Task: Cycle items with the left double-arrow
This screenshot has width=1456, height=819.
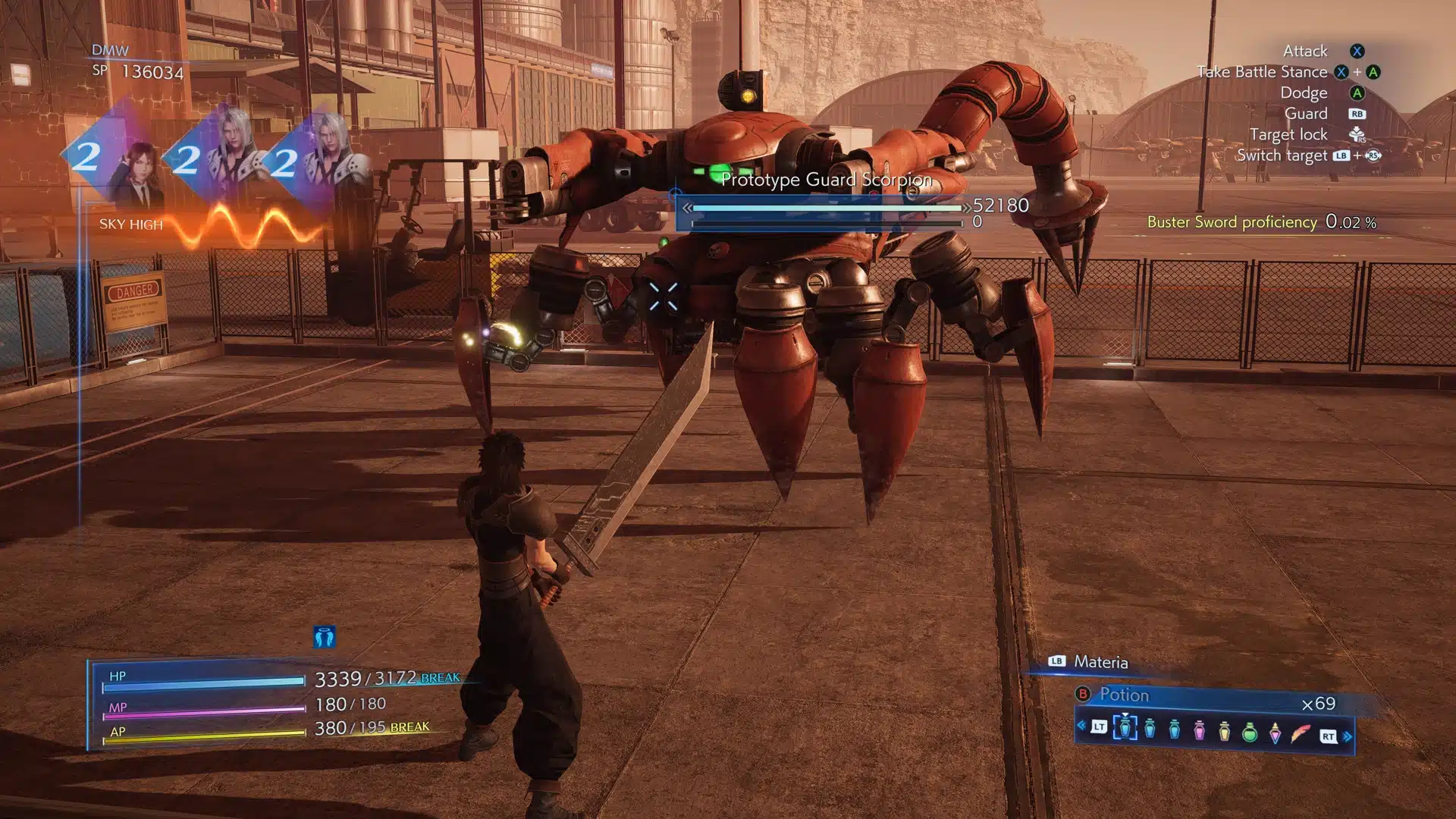Action: (x=1081, y=726)
